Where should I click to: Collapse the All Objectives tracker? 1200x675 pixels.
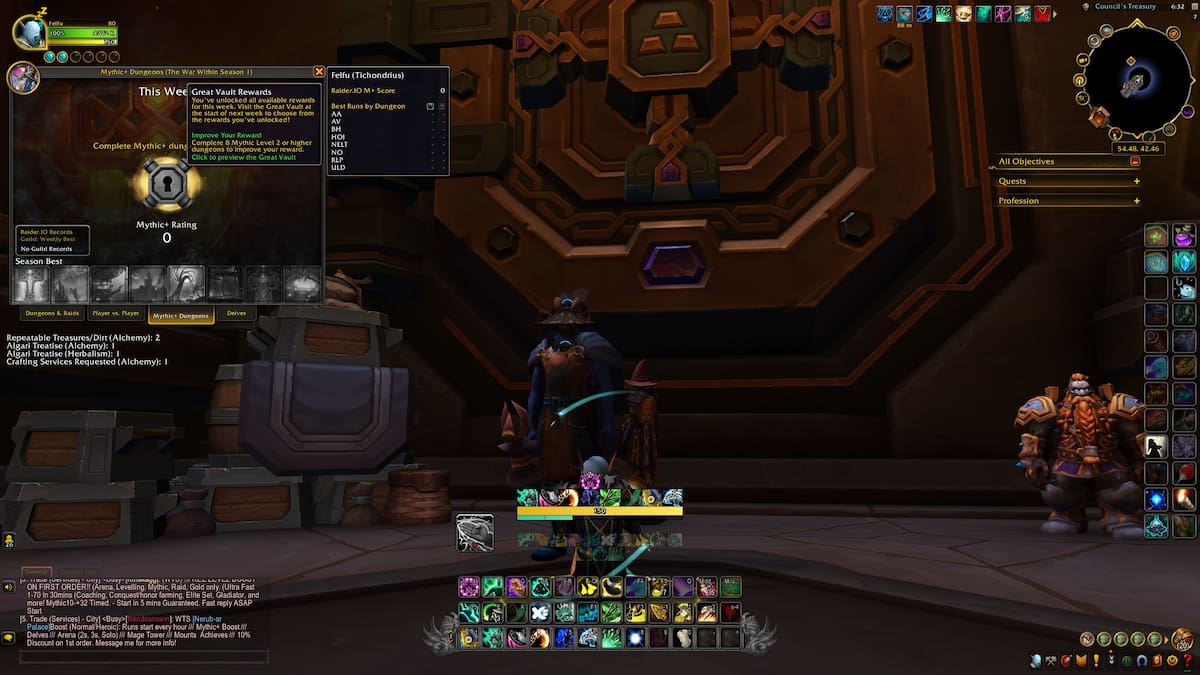1135,161
